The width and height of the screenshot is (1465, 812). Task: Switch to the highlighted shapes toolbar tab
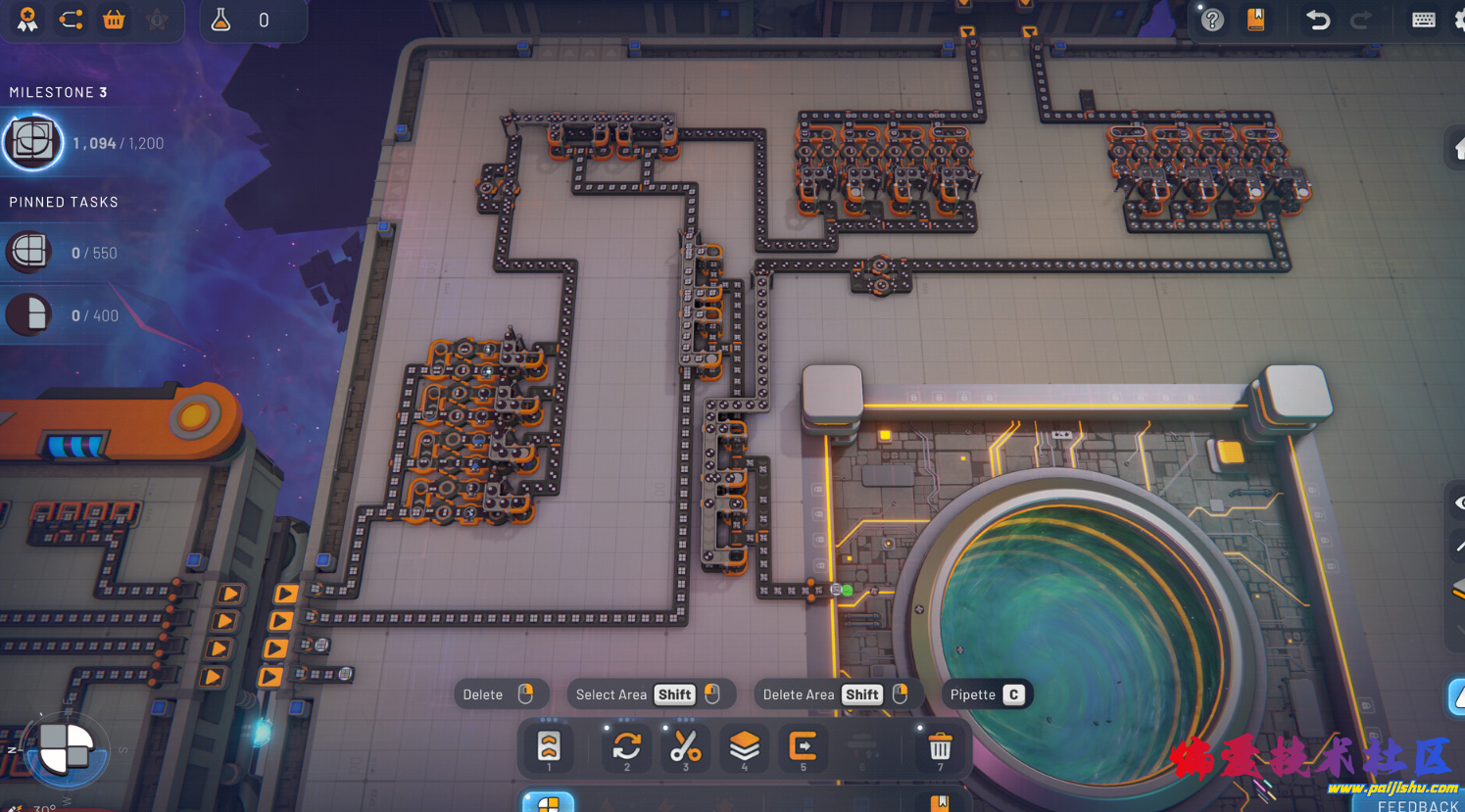coord(548,803)
